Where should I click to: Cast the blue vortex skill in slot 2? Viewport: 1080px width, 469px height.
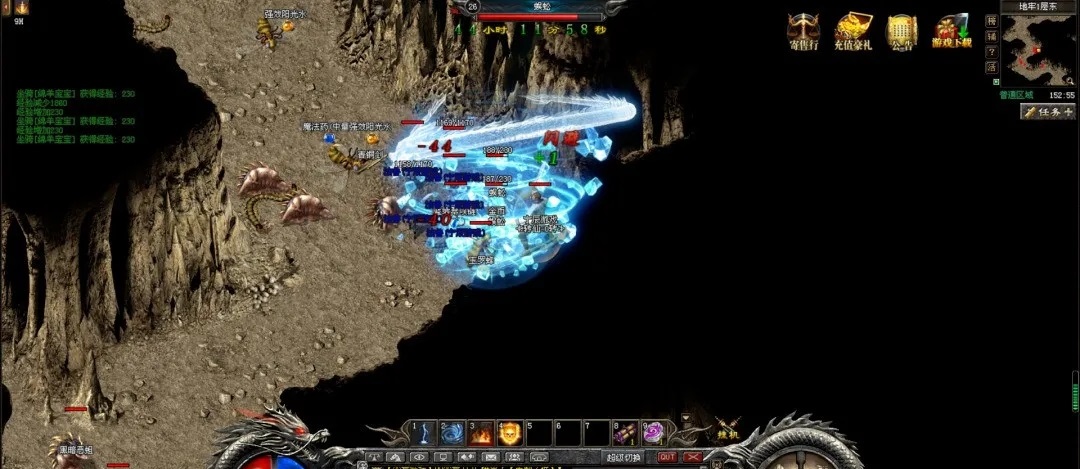pos(452,433)
